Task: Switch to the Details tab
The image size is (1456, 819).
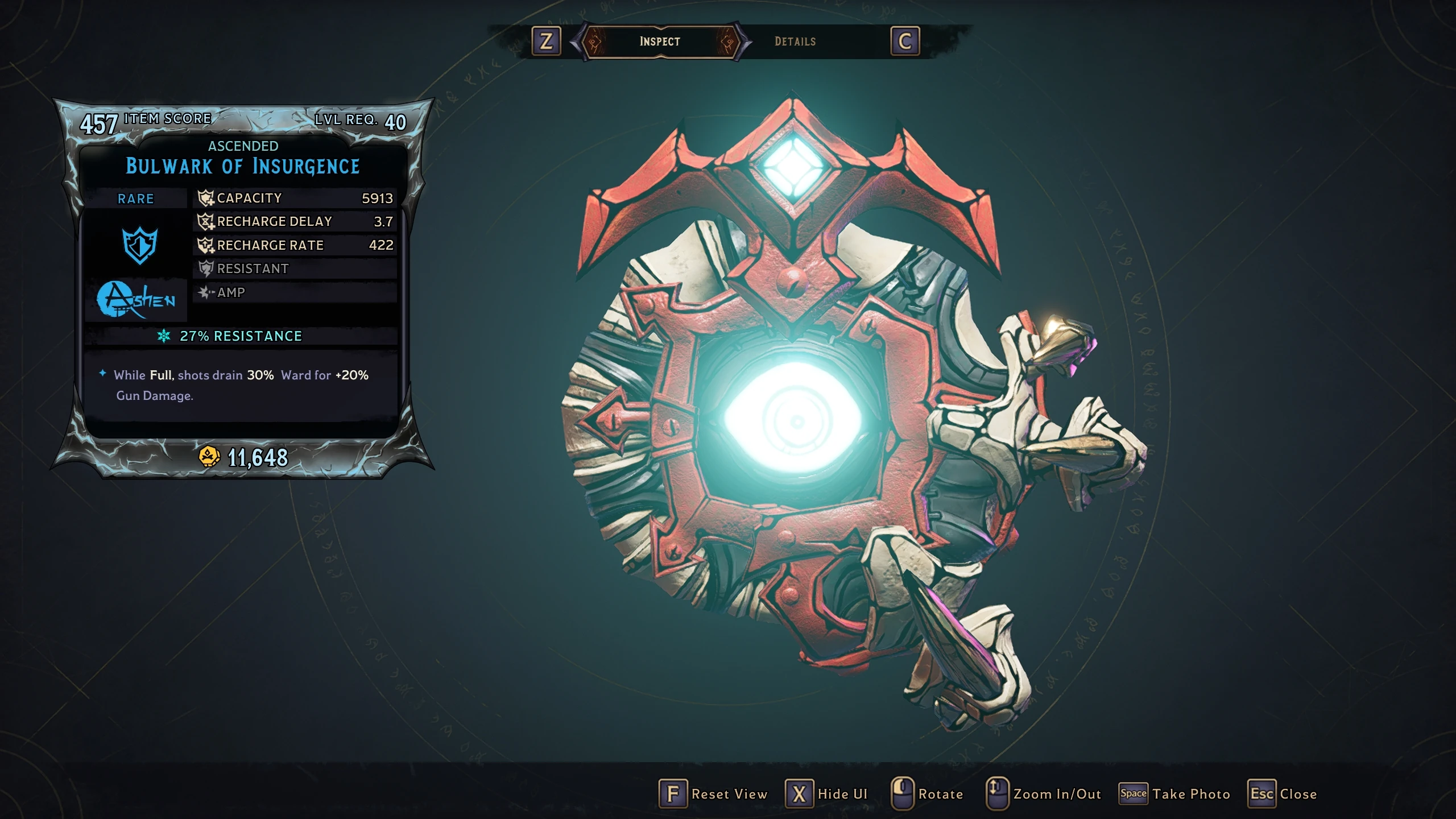Action: (x=795, y=42)
